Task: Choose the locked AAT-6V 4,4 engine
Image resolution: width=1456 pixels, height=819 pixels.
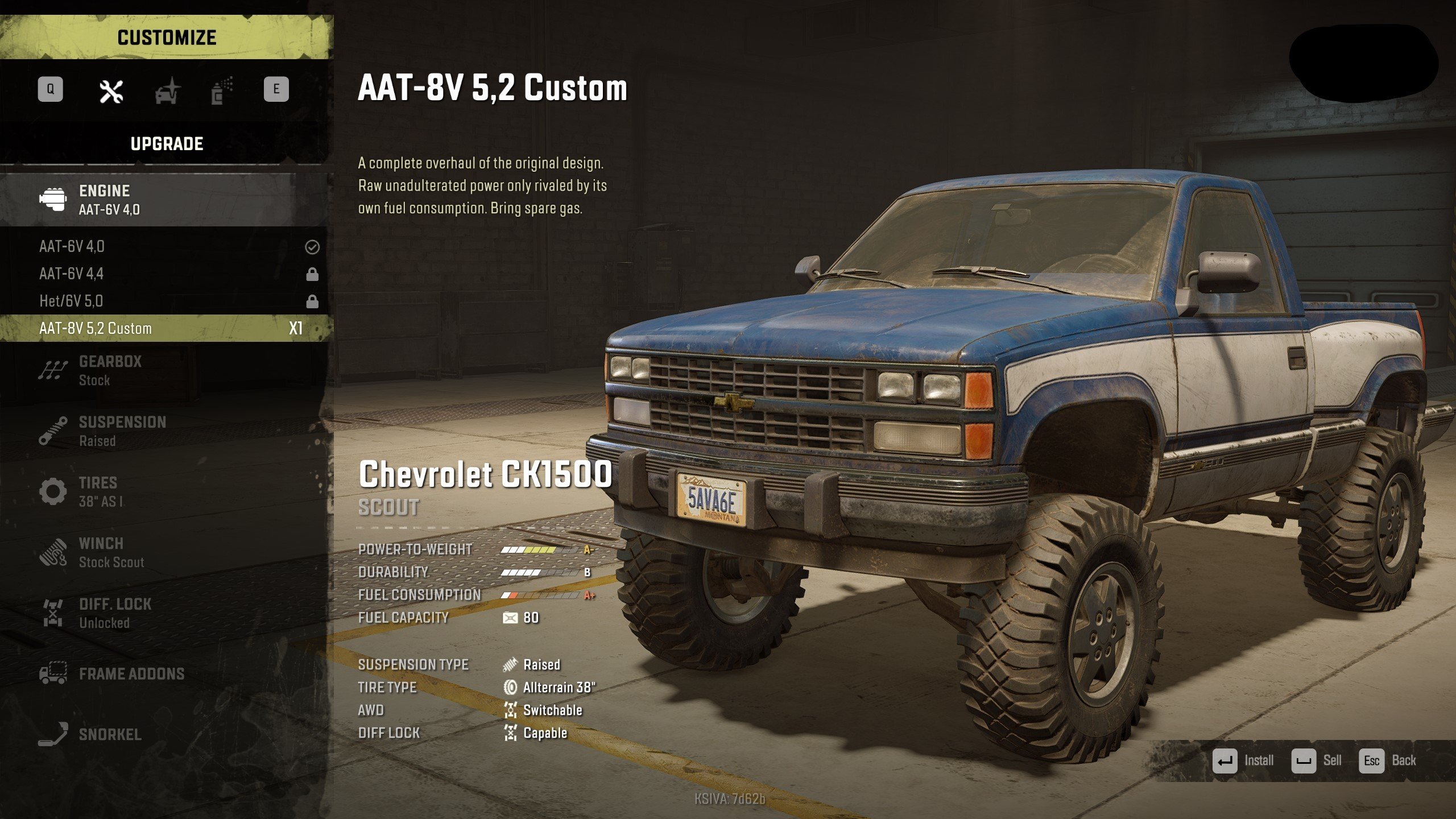Action: click(165, 274)
